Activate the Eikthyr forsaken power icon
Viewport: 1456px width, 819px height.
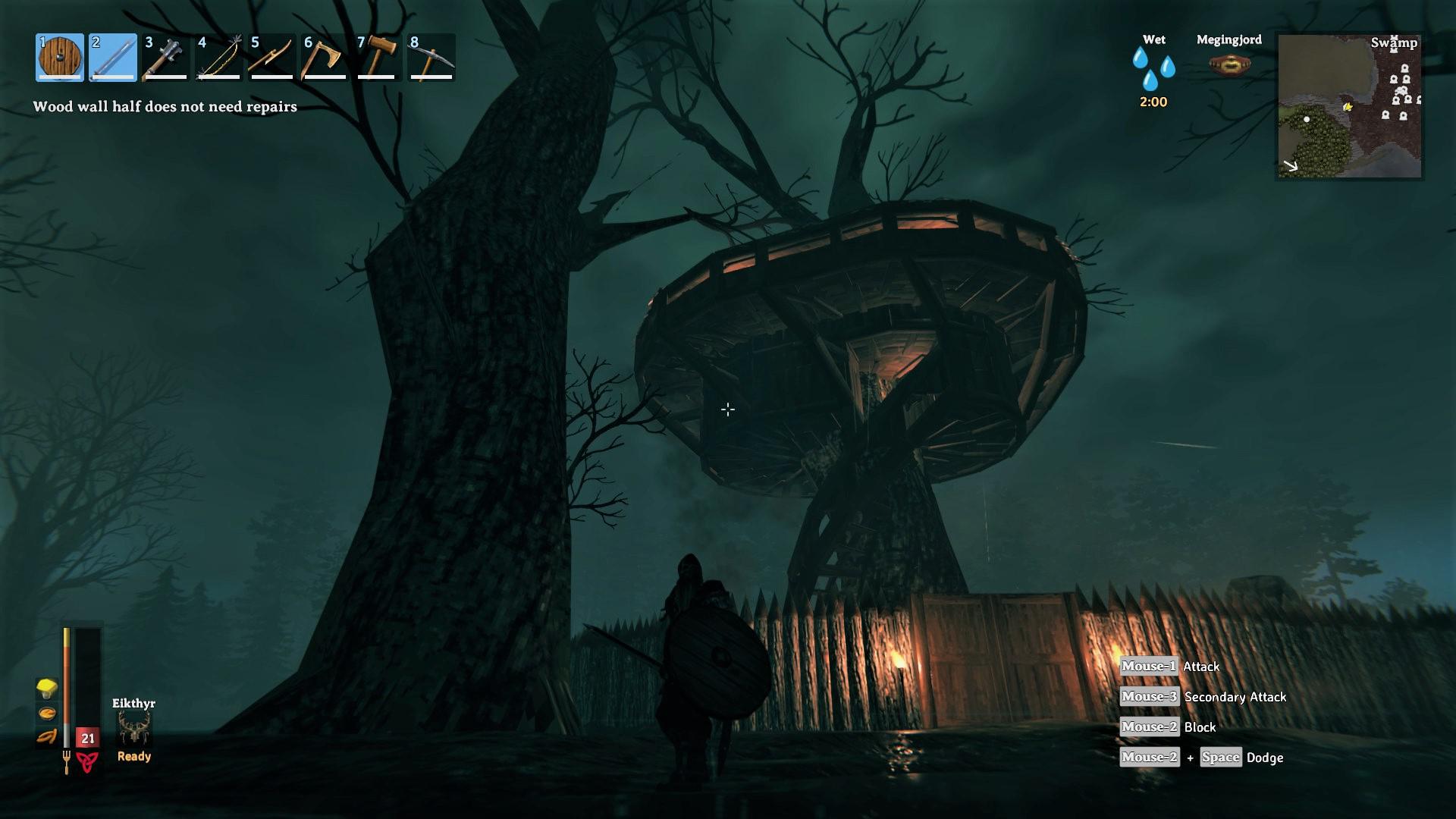(x=134, y=728)
